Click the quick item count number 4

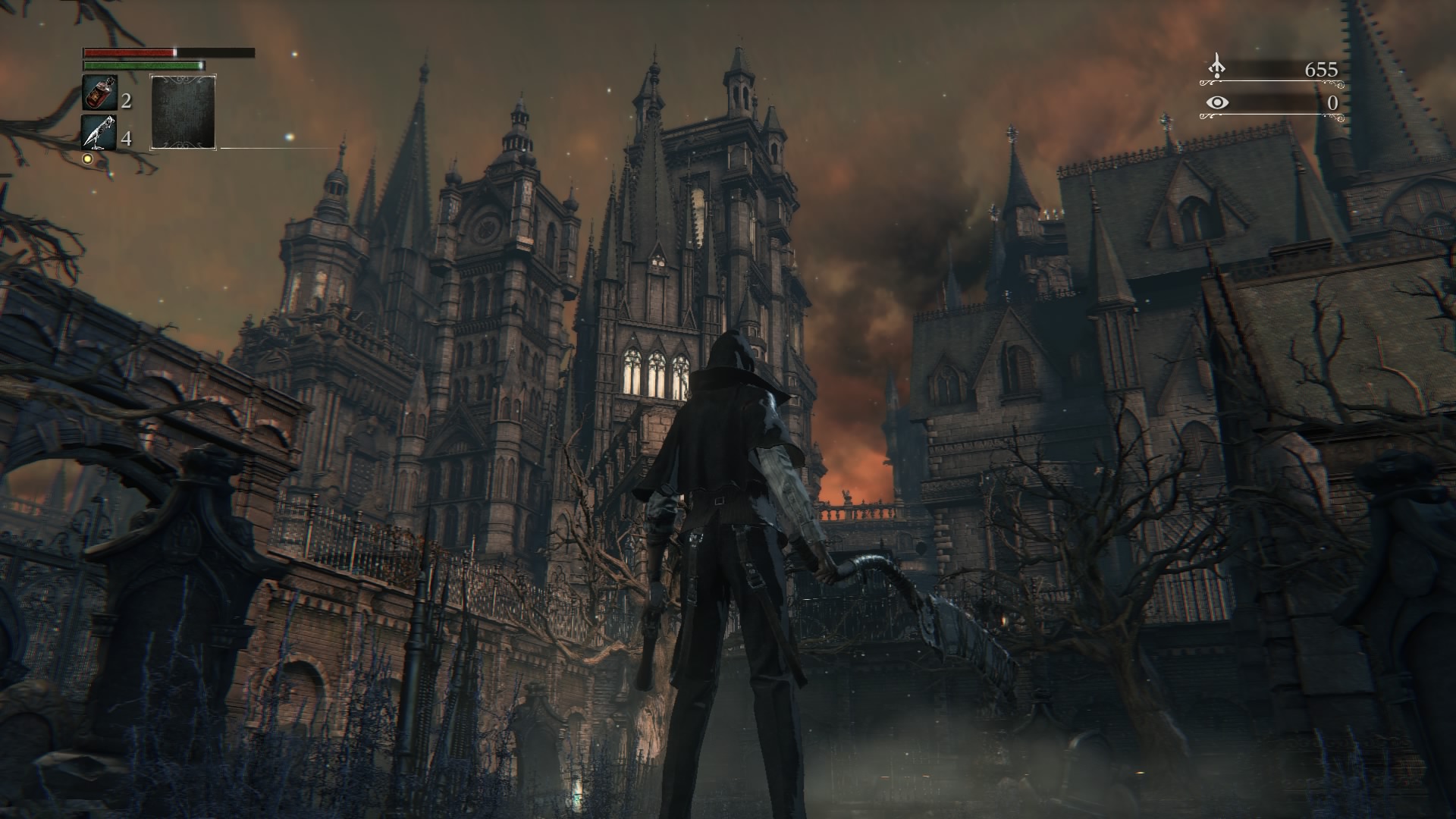point(127,140)
